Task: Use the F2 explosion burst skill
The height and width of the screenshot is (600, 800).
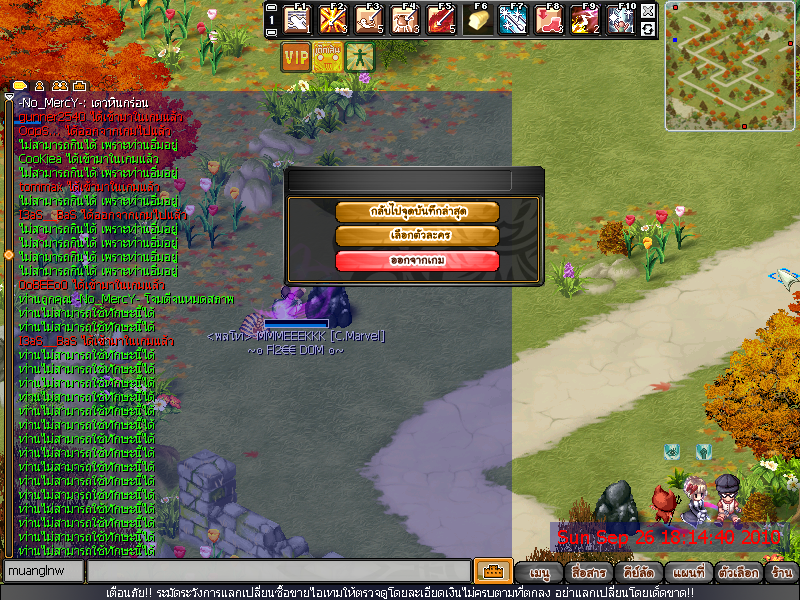Action: [x=333, y=19]
